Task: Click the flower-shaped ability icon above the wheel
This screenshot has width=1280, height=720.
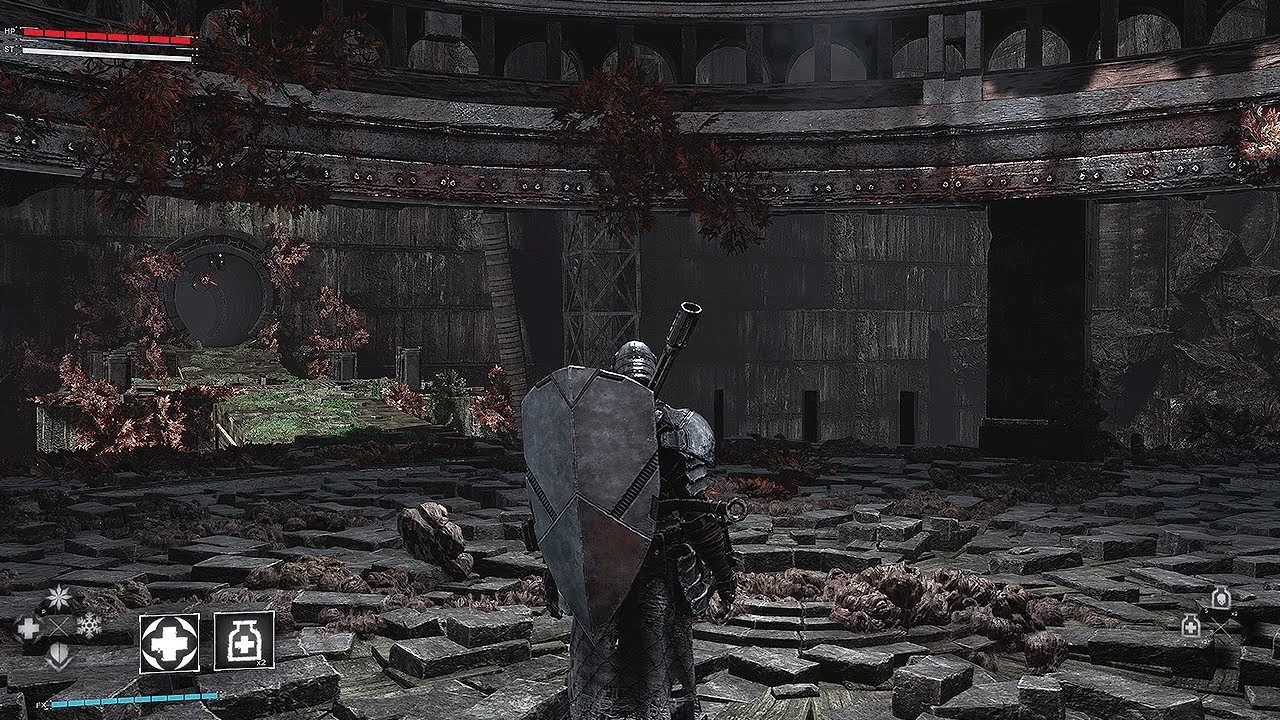Action: click(x=58, y=597)
